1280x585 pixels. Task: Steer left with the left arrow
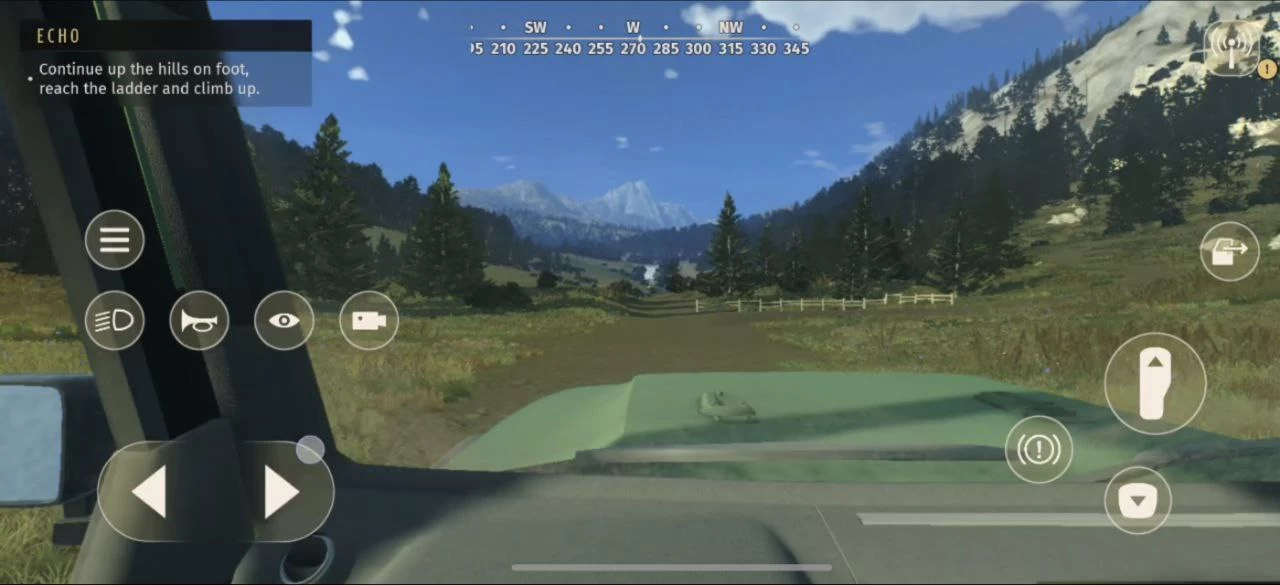point(150,492)
